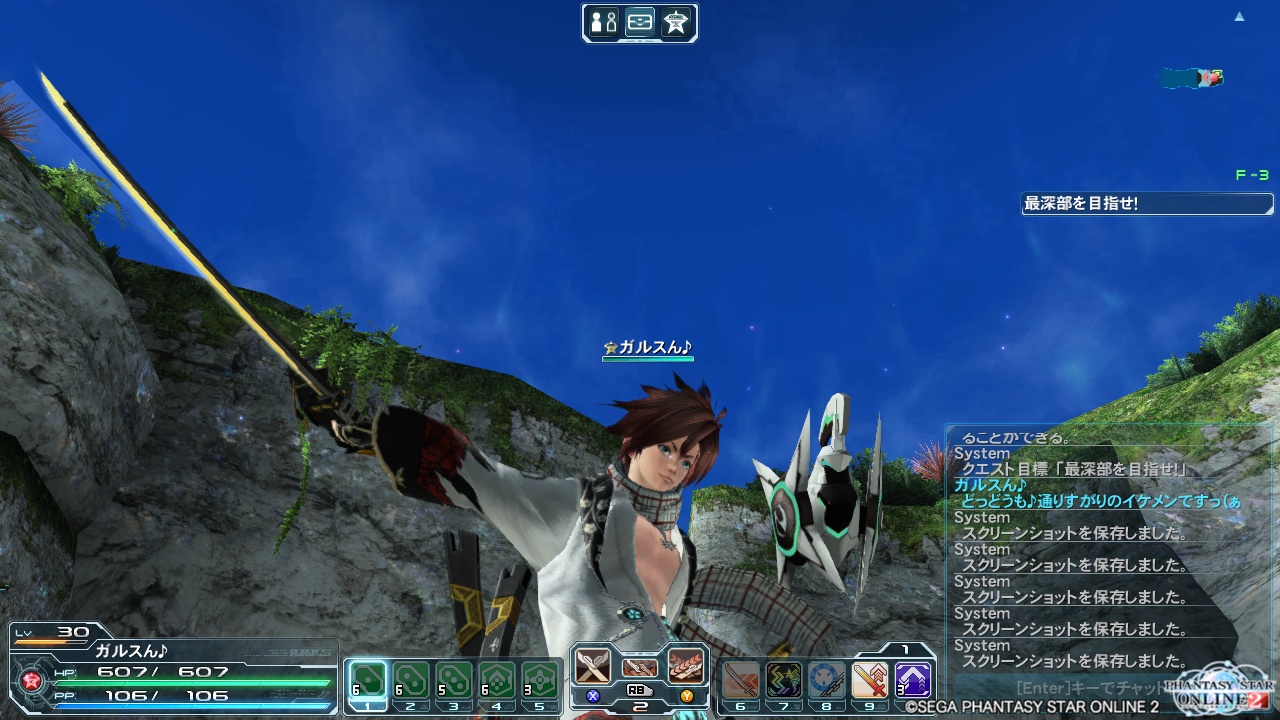
Task: Use the green item in slot 3
Action: pyautogui.click(x=454, y=682)
